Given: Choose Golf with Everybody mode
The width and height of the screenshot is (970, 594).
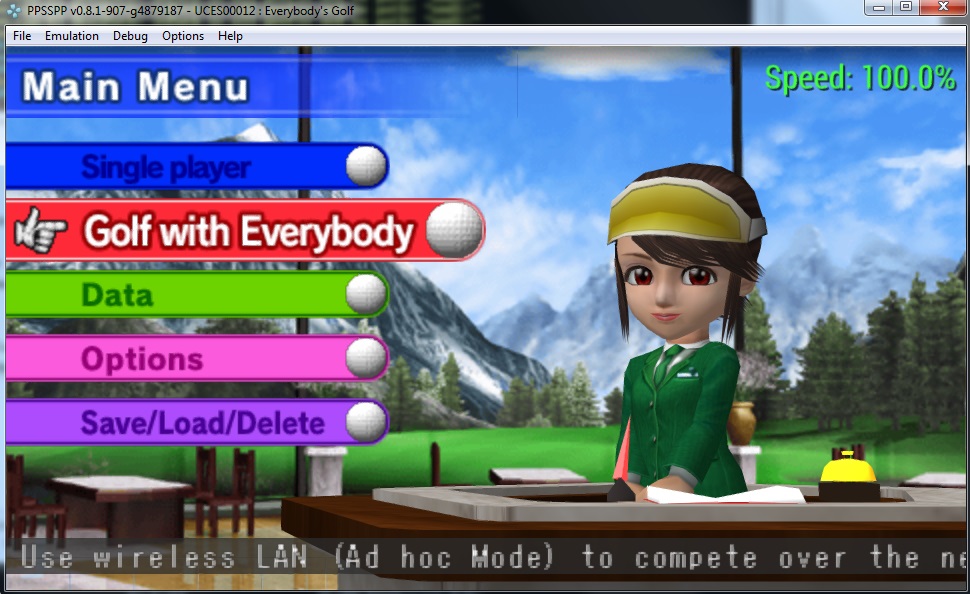Looking at the screenshot, I should 247,231.
